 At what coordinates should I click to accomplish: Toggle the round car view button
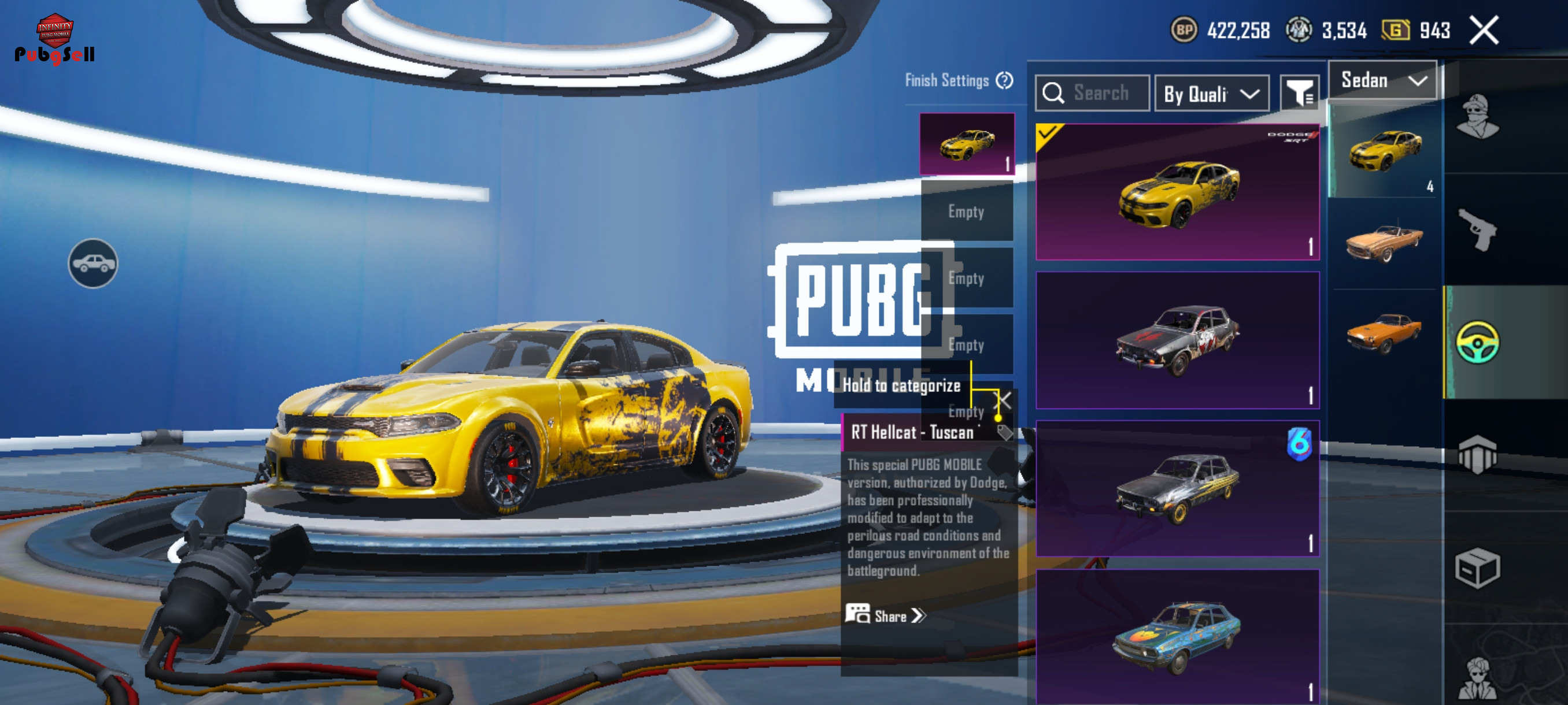tap(93, 264)
